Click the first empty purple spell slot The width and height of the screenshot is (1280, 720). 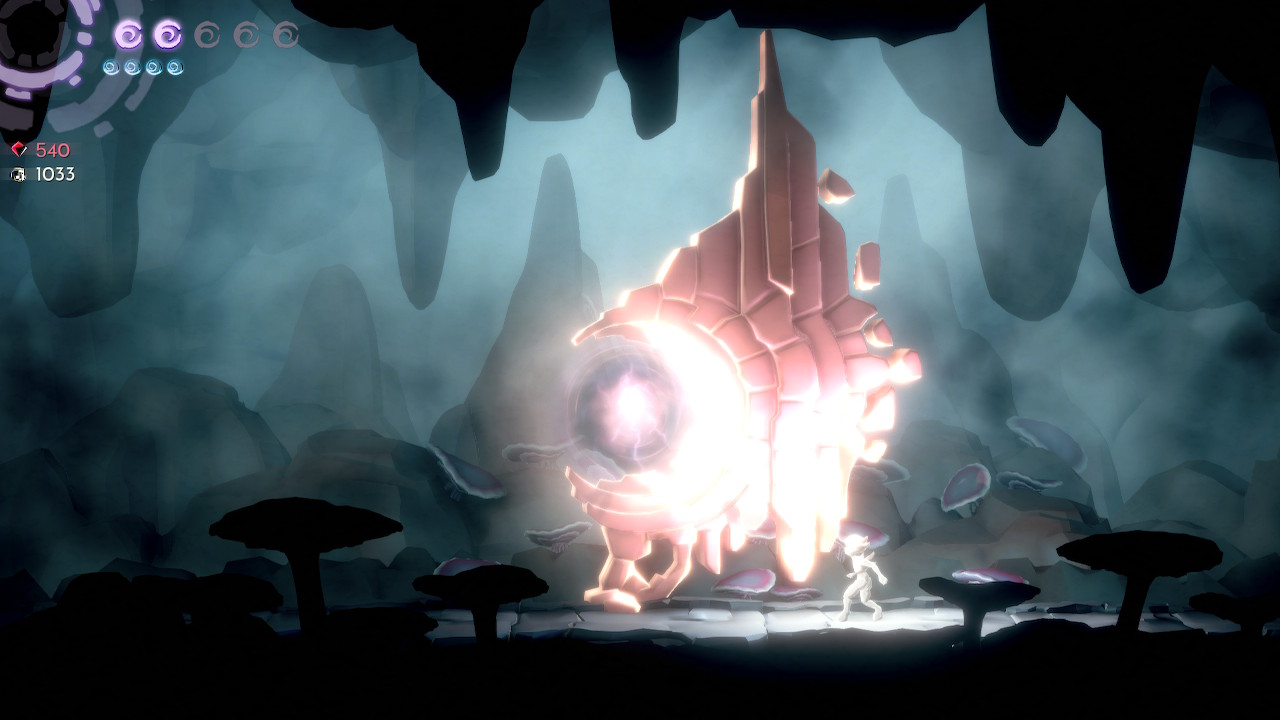[x=207, y=34]
